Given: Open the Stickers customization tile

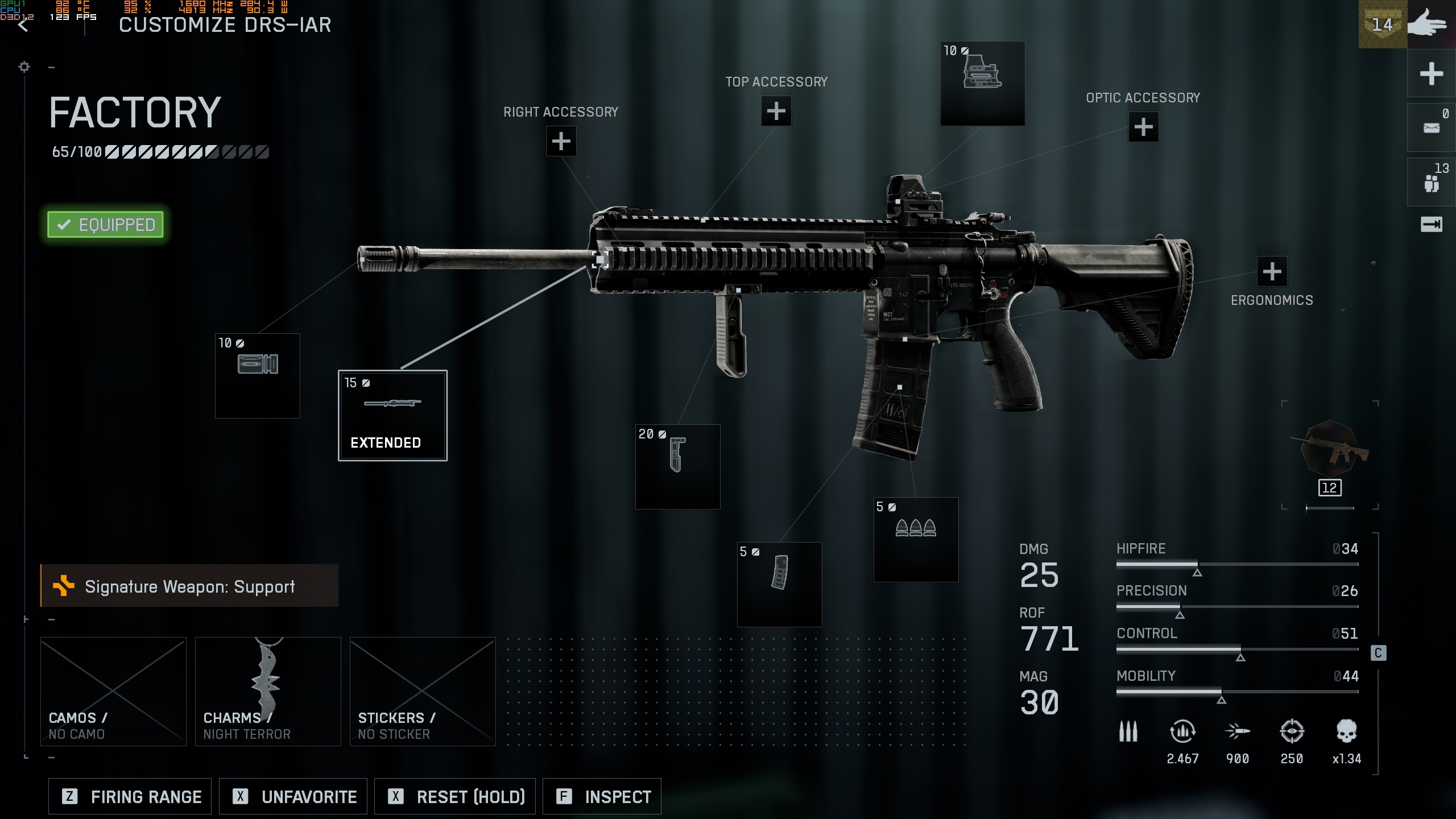Looking at the screenshot, I should point(423,691).
